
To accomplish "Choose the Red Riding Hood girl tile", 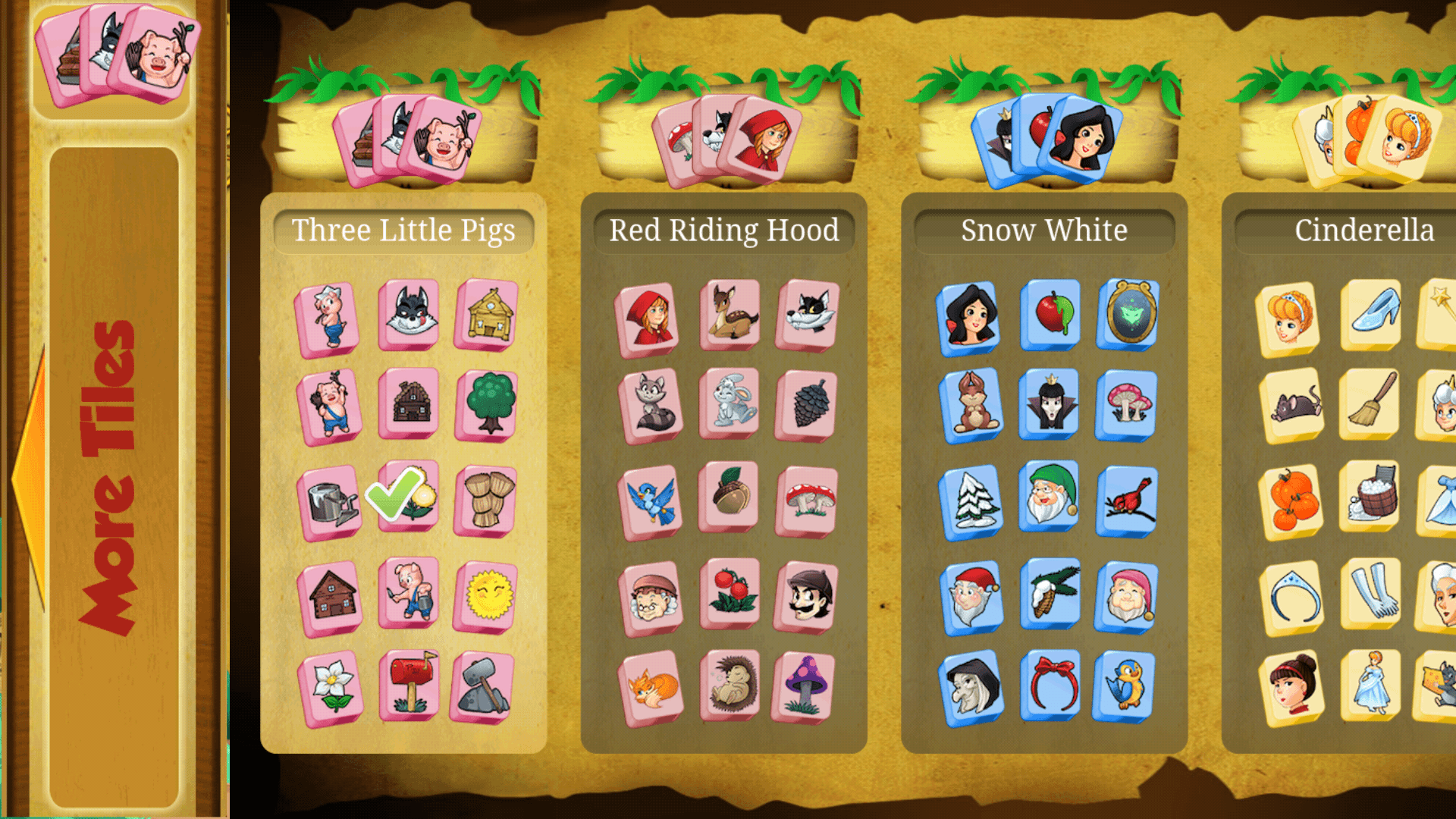I will [650, 318].
